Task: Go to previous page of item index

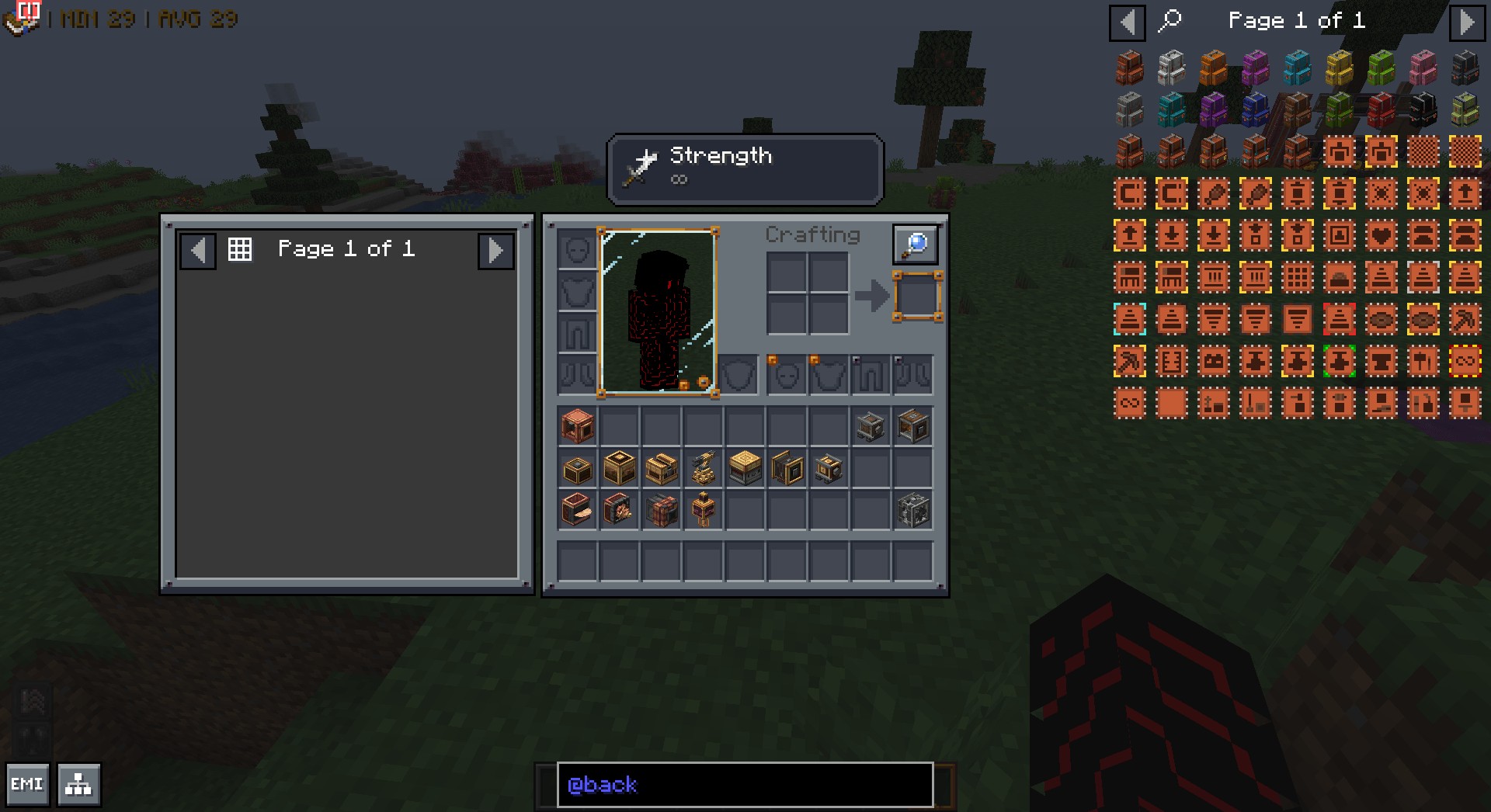Action: pyautogui.click(x=1127, y=22)
